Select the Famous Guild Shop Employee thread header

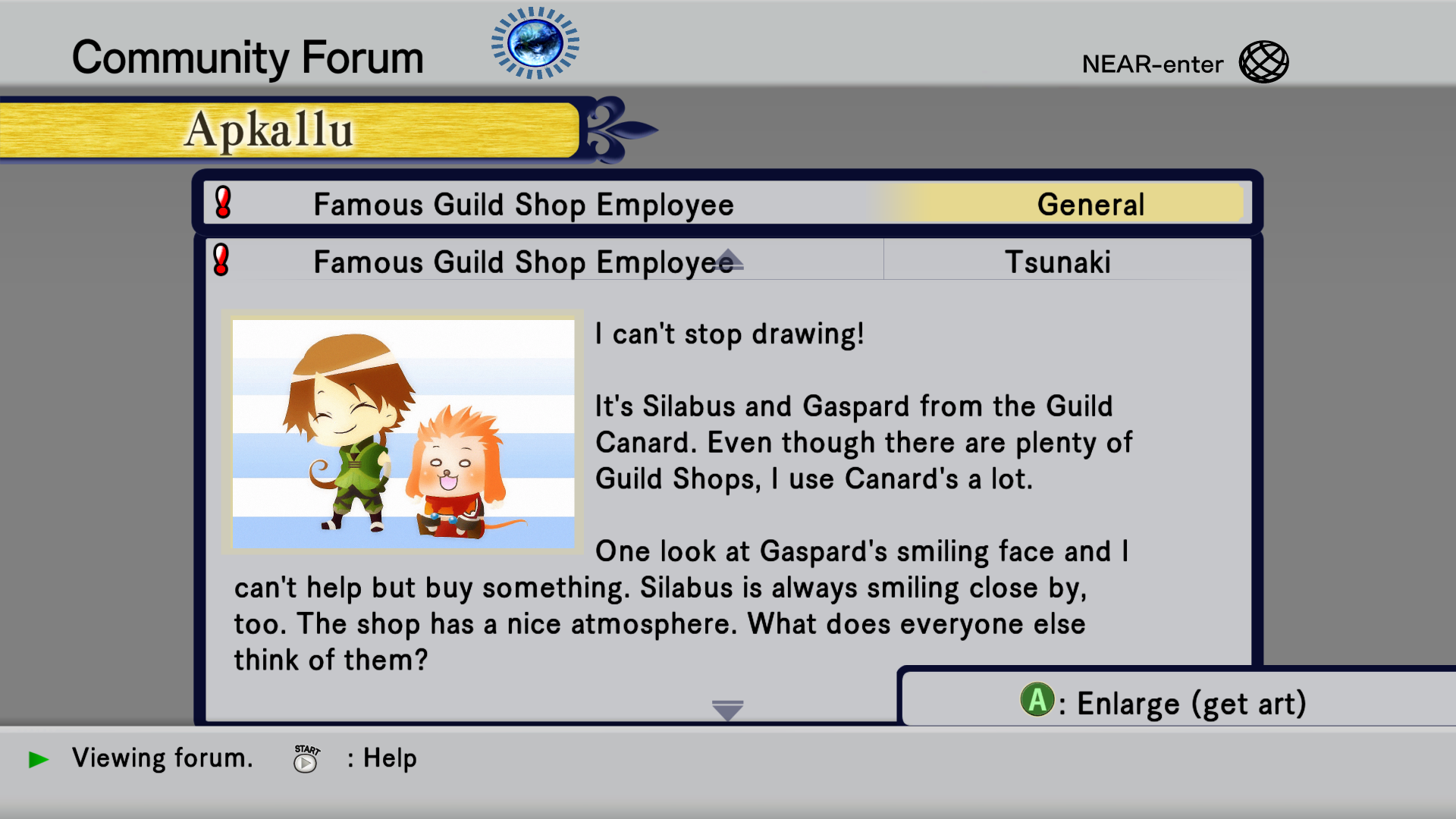pos(523,205)
